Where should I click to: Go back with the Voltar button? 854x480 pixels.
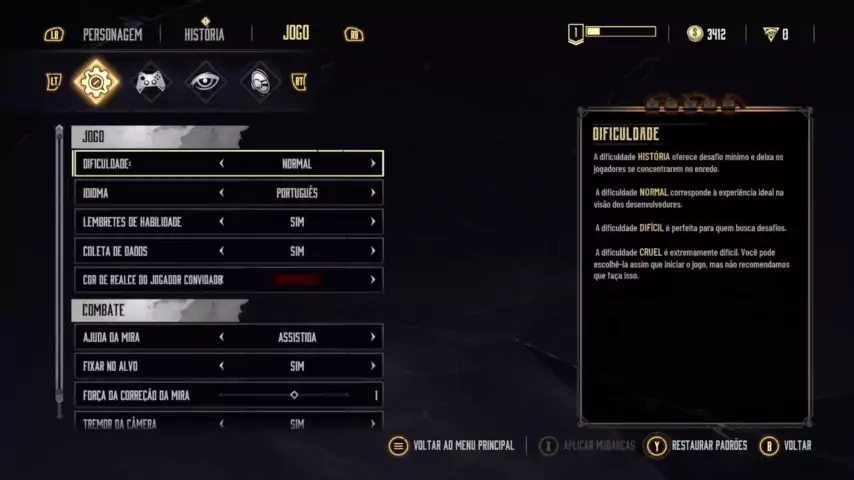click(x=786, y=446)
